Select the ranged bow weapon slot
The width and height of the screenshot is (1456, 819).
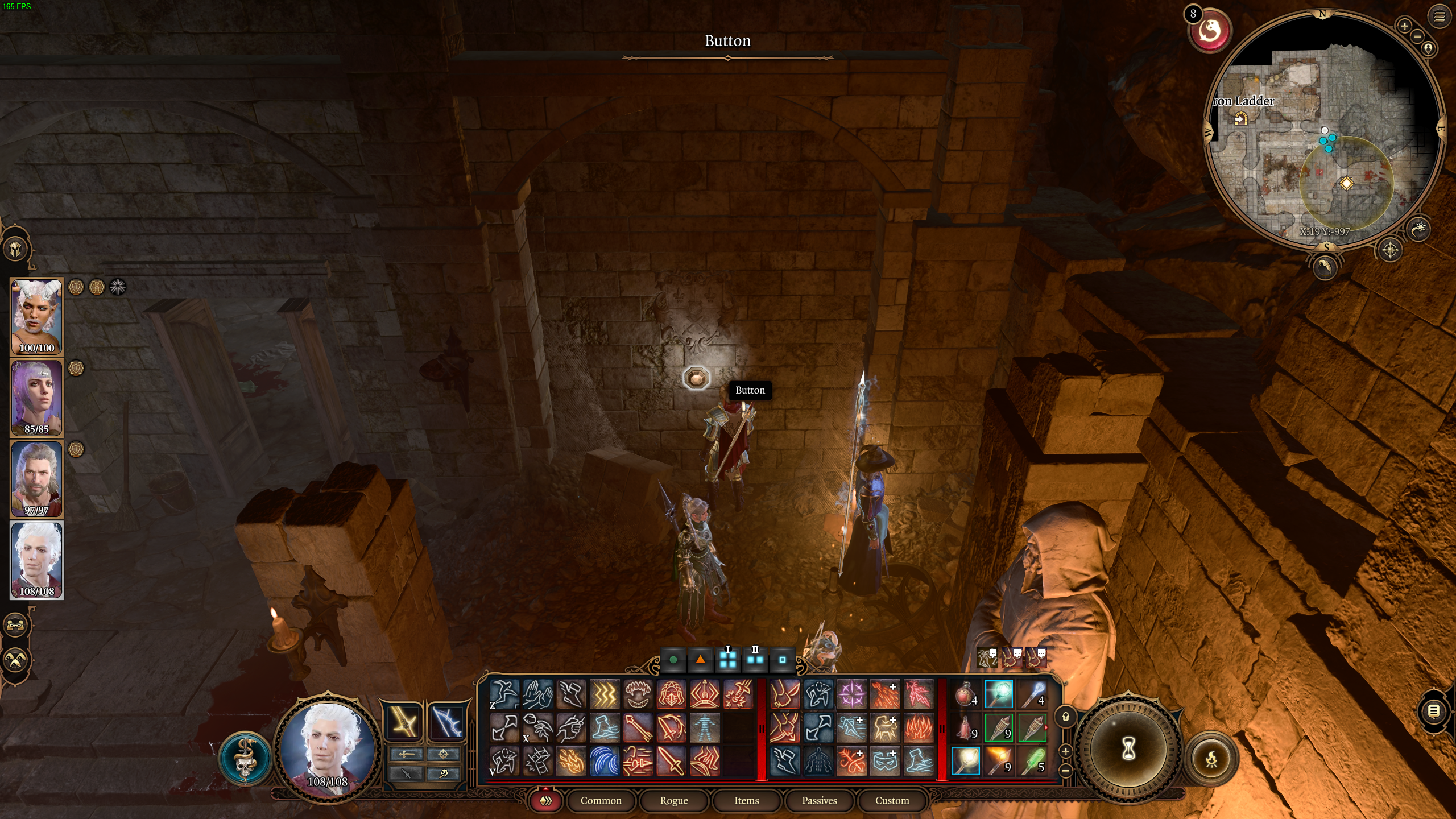[x=446, y=722]
